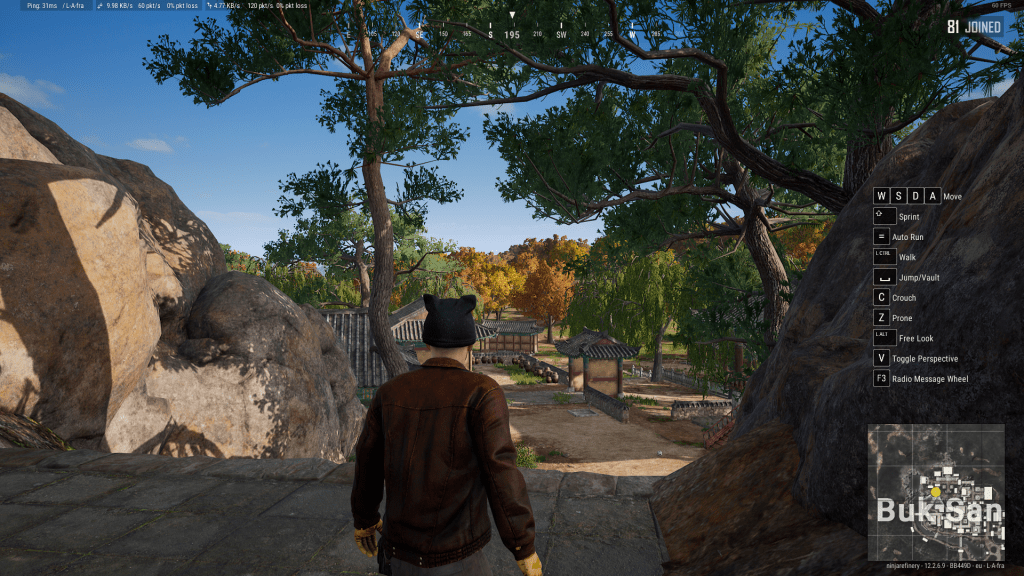The image size is (1024, 576).
Task: Click the Buk San minimap
Action: click(x=935, y=492)
